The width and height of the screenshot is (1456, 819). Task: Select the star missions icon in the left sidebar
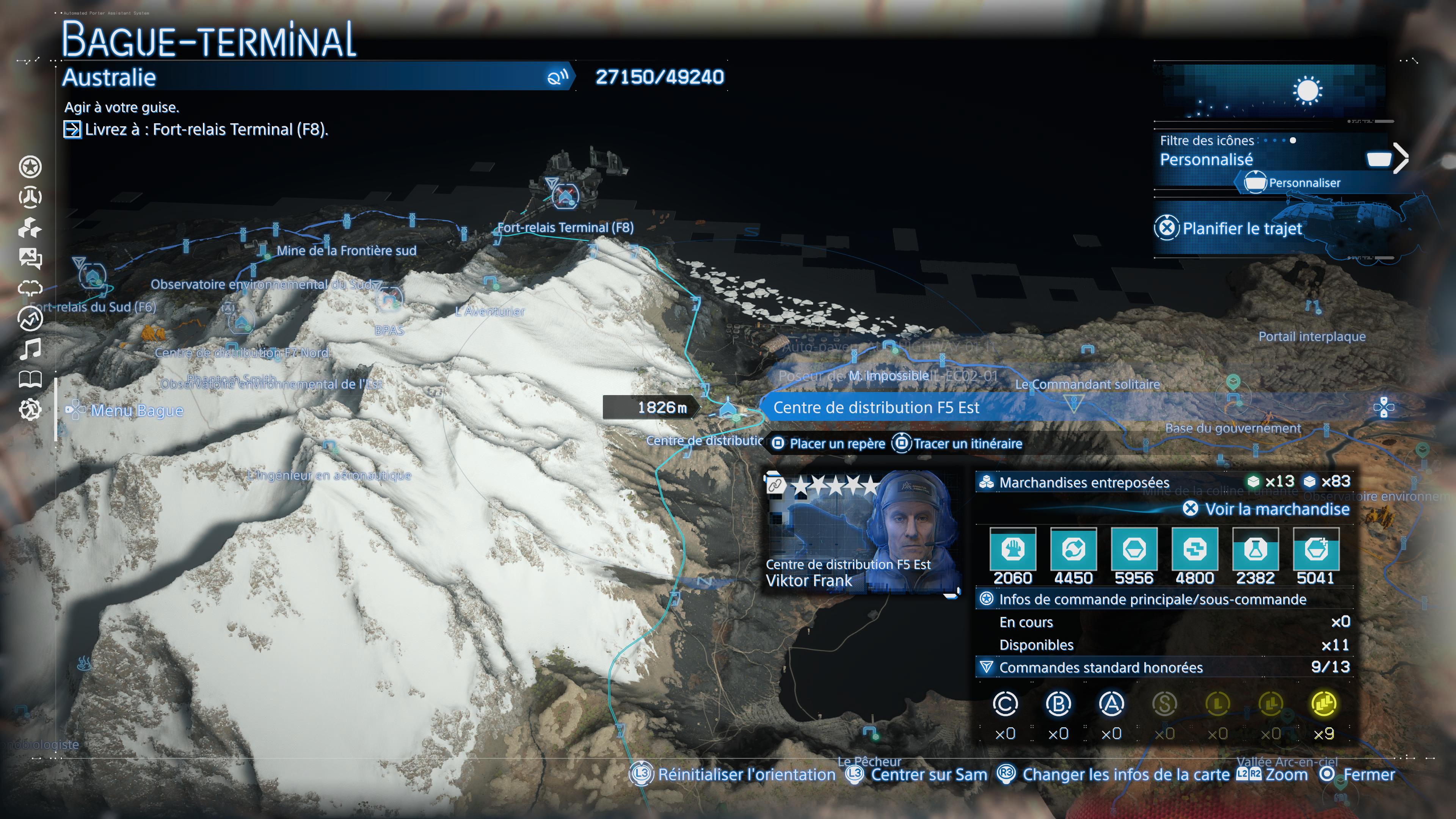31,167
